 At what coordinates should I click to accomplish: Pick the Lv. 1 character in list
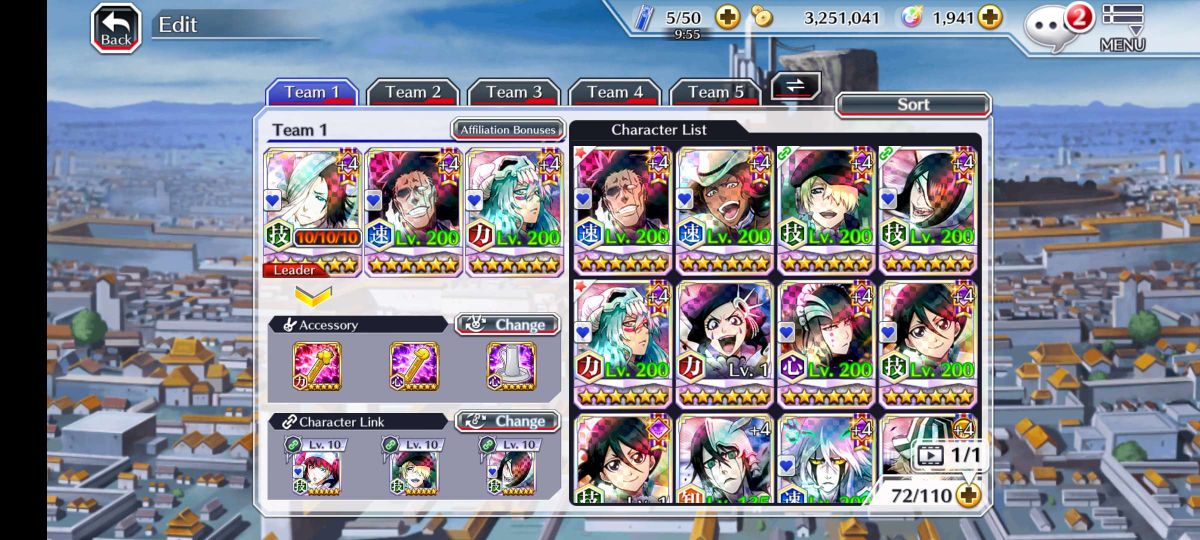726,343
